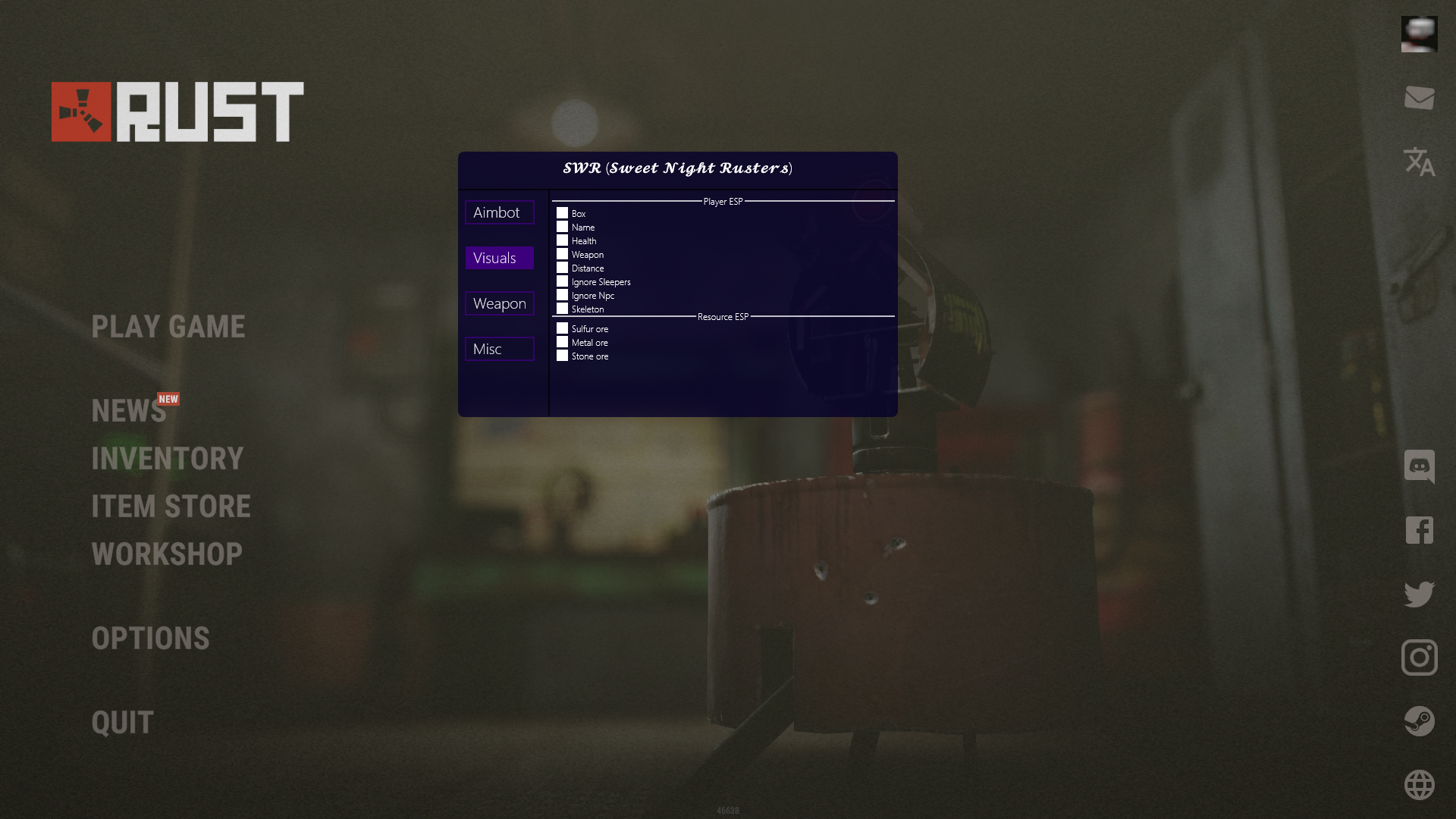Screen dimensions: 1456x819
Task: Open the Weapon tab in the menu
Action: (x=499, y=303)
